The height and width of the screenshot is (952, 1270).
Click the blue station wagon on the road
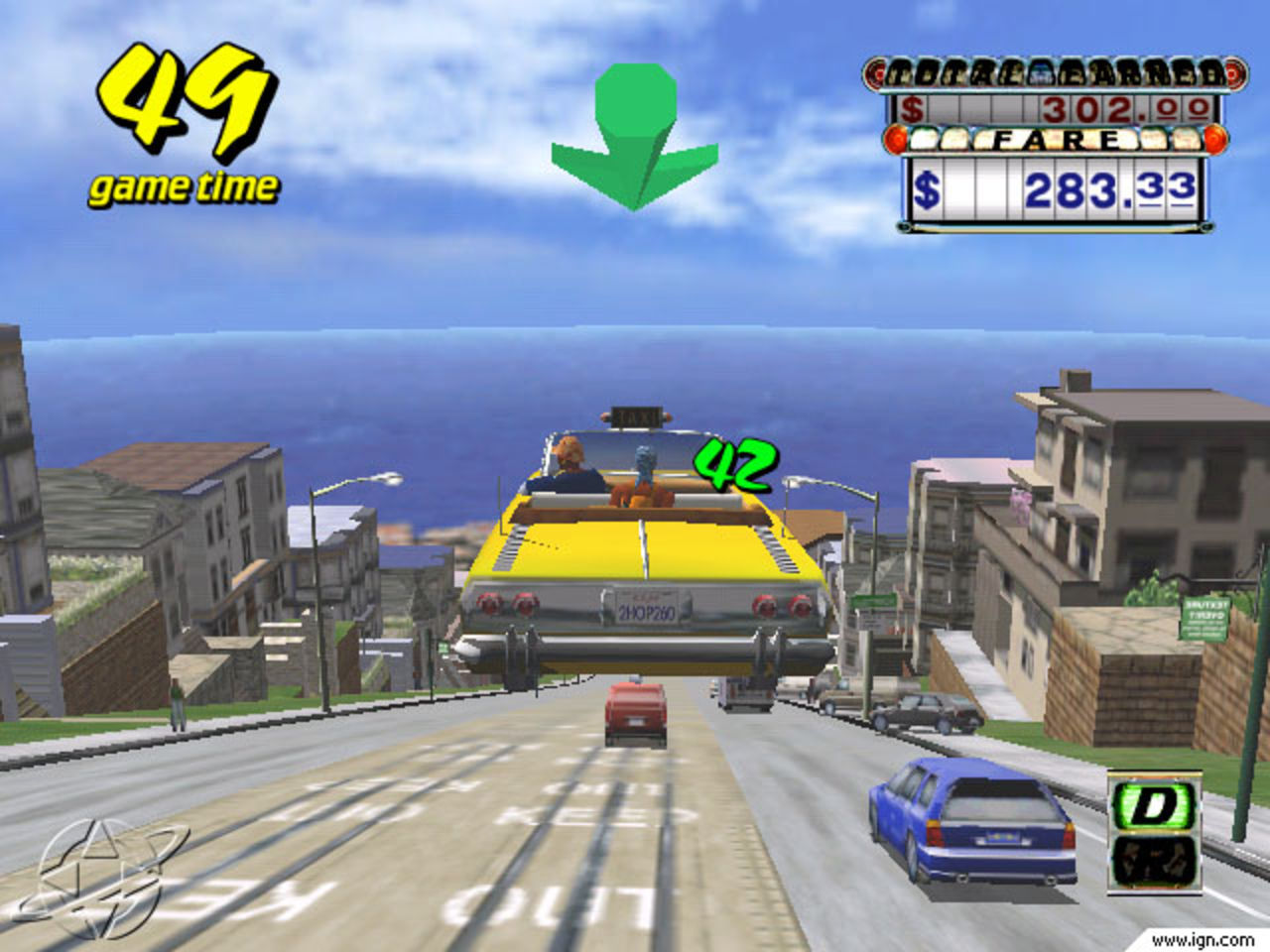tap(967, 823)
